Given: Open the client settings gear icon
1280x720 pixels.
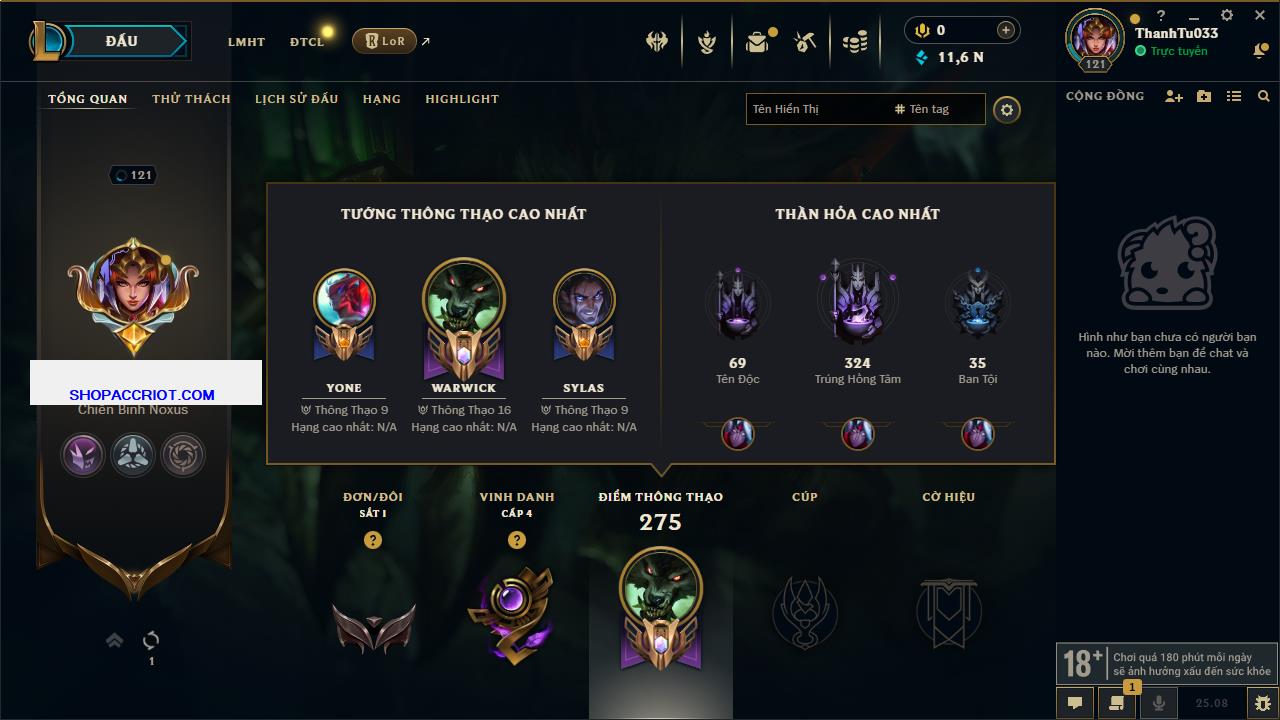Looking at the screenshot, I should pyautogui.click(x=1227, y=16).
